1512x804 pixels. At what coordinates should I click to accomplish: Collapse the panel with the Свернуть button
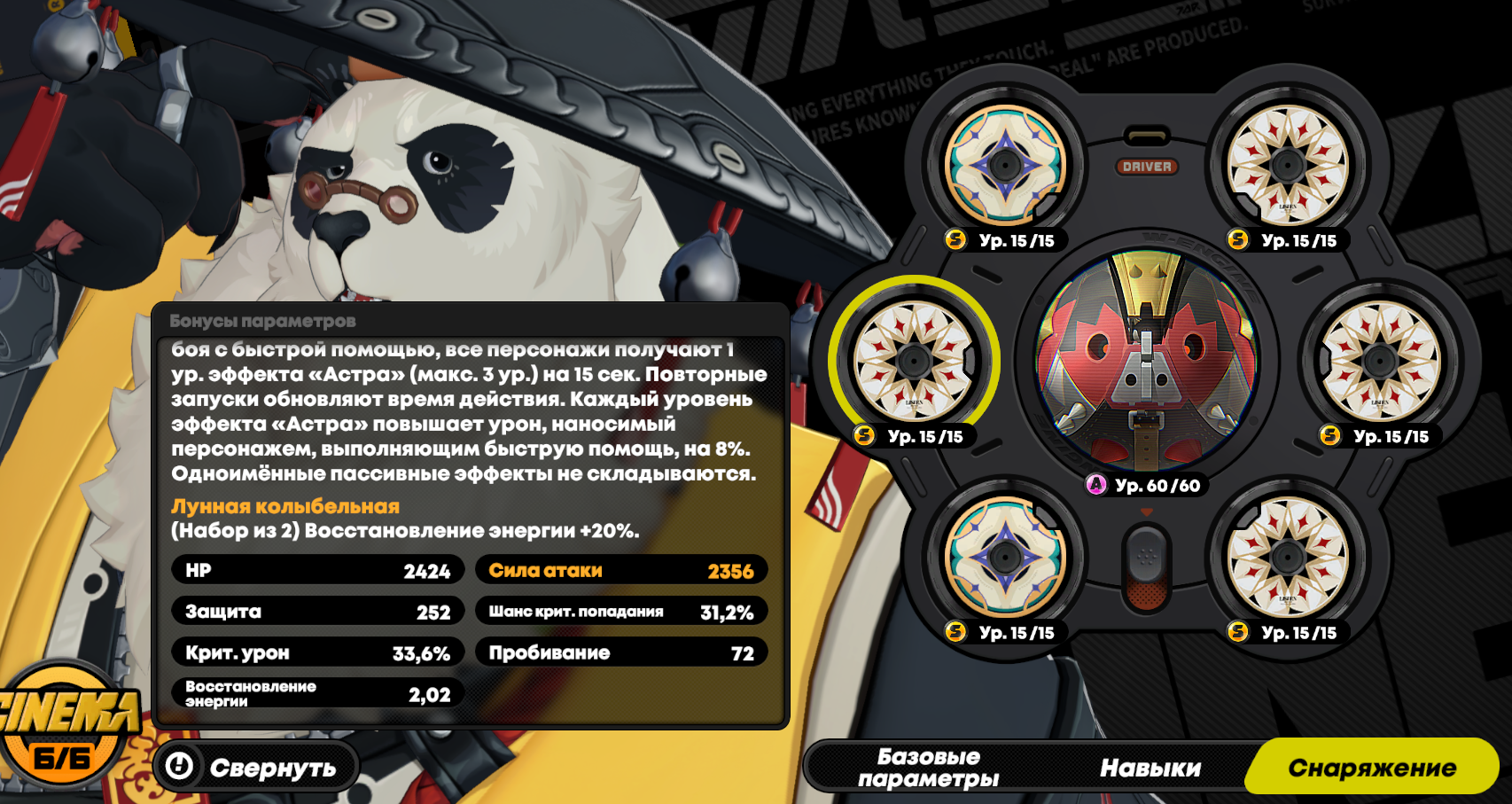click(255, 767)
